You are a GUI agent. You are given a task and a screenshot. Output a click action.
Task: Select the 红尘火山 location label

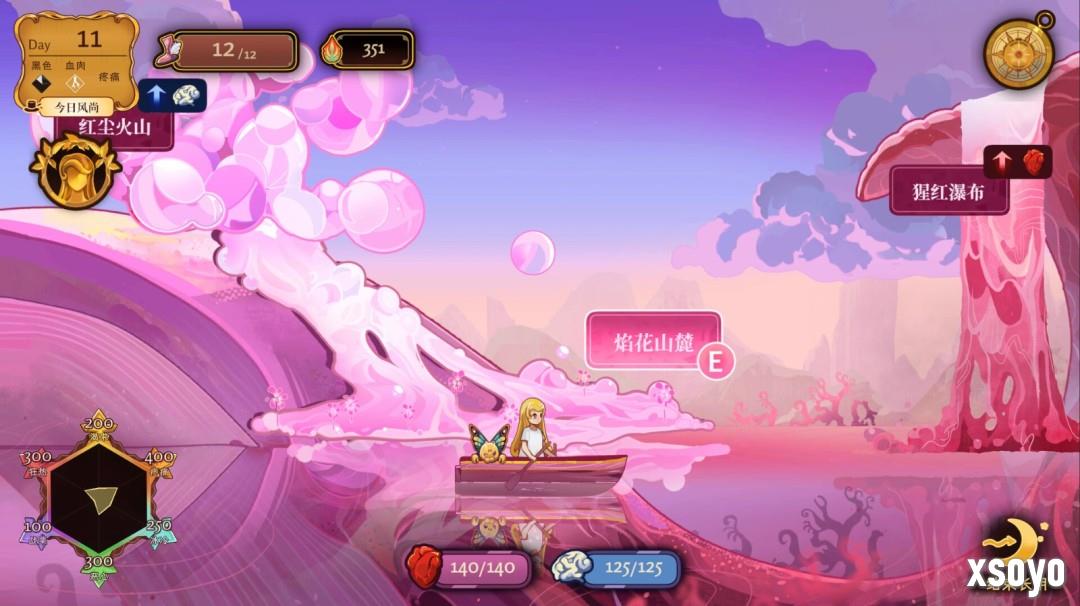116,127
